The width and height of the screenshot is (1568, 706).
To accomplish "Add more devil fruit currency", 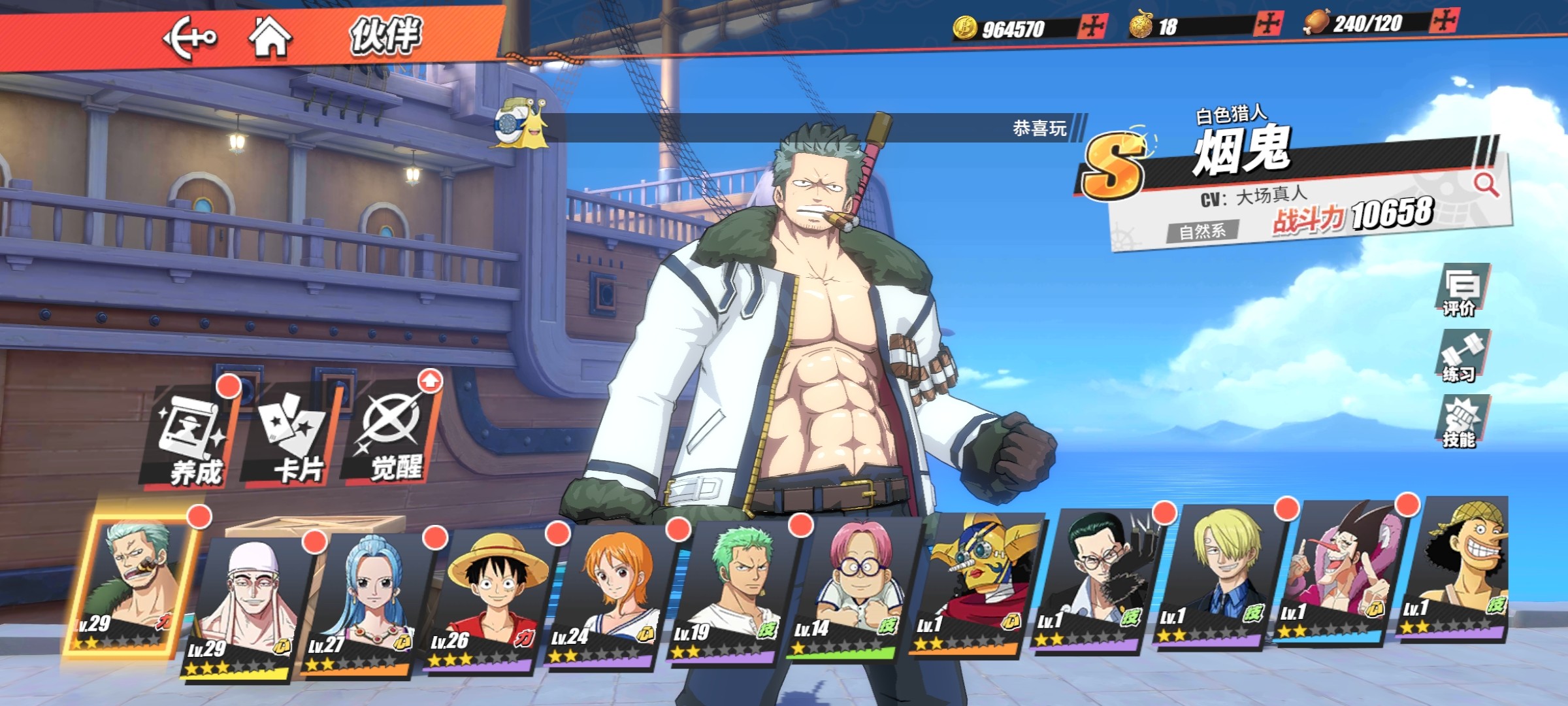I will click(x=1267, y=24).
